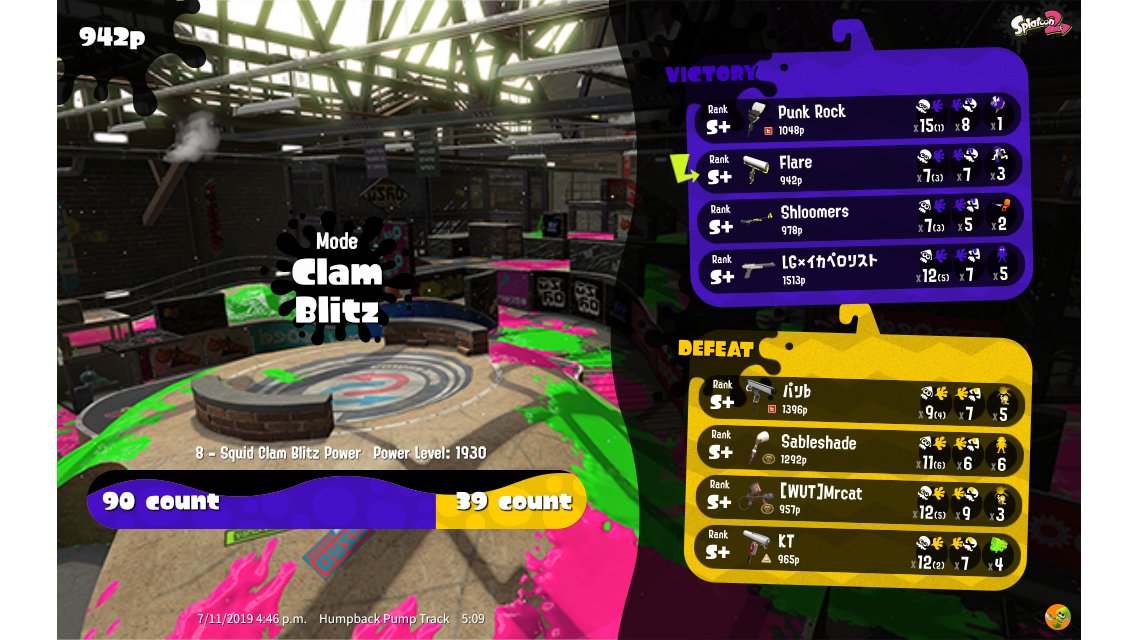
Task: Select Sableshade's row on defeated team
Action: tap(858, 449)
